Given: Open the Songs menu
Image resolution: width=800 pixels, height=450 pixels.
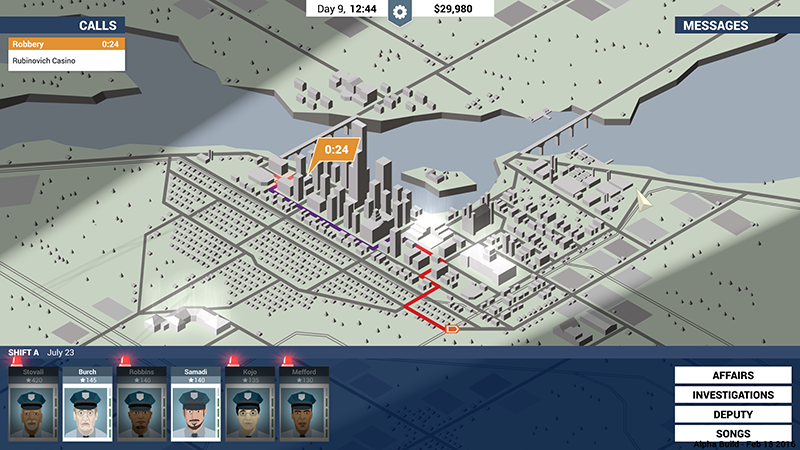Looking at the screenshot, I should pos(733,432).
